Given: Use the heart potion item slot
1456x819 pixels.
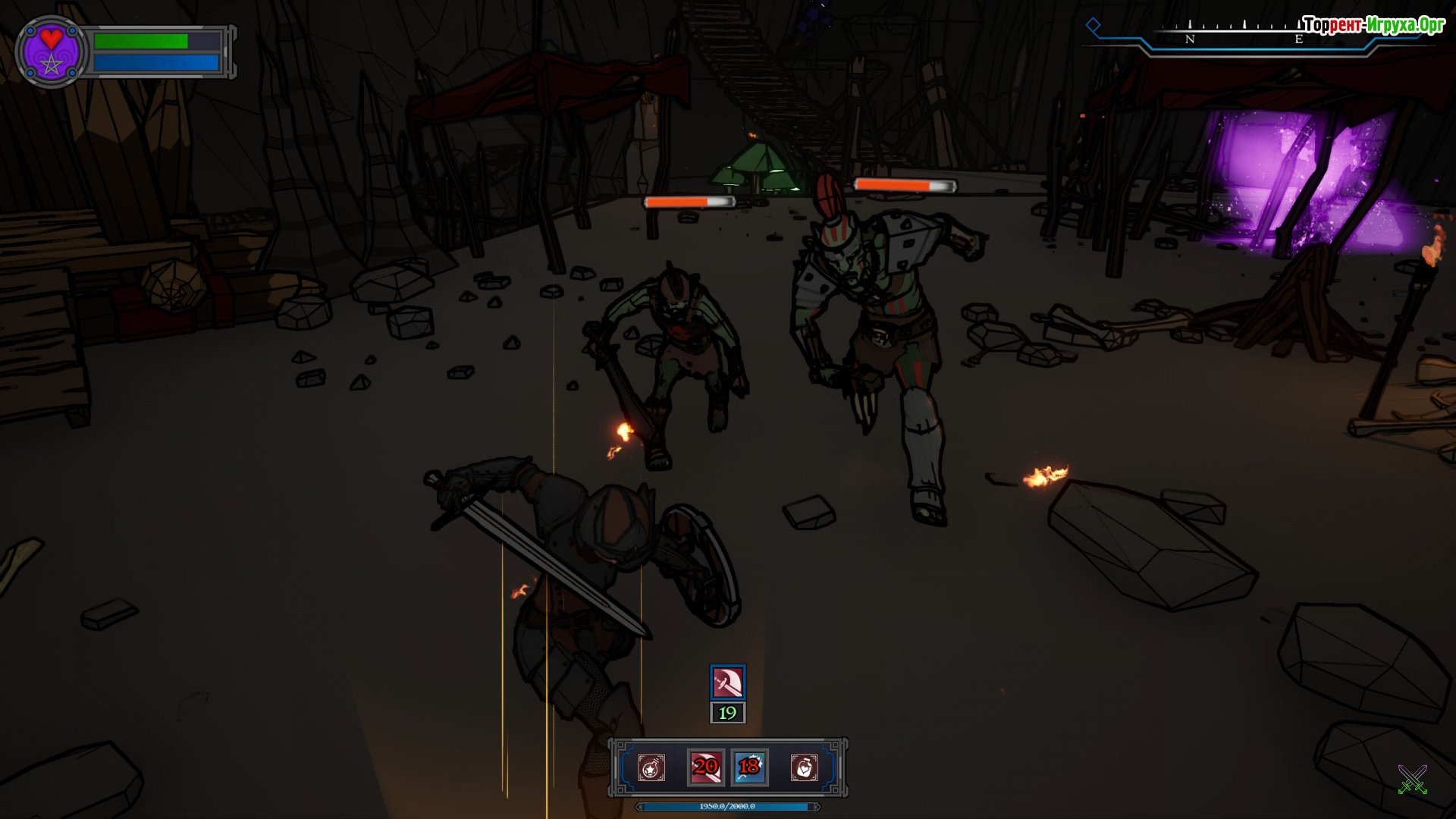Looking at the screenshot, I should tap(804, 767).
